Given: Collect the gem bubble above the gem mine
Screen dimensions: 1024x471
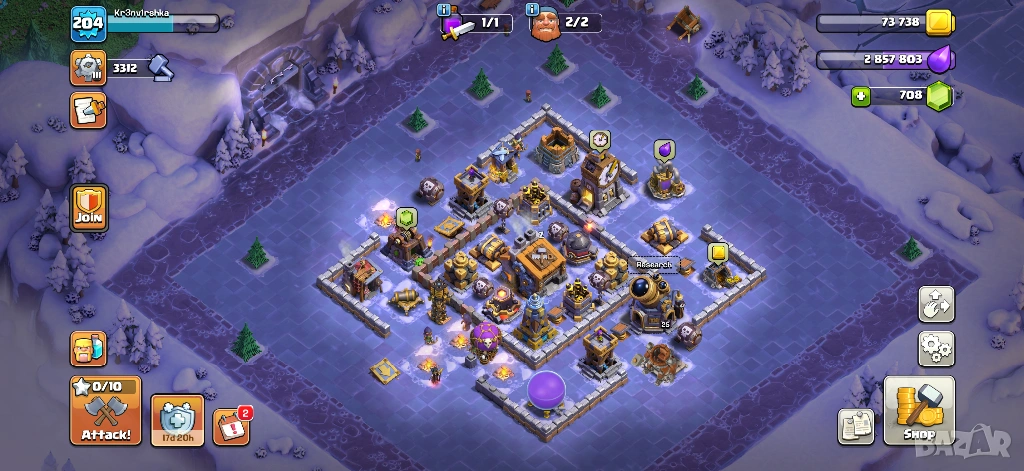Looking at the screenshot, I should [406, 217].
